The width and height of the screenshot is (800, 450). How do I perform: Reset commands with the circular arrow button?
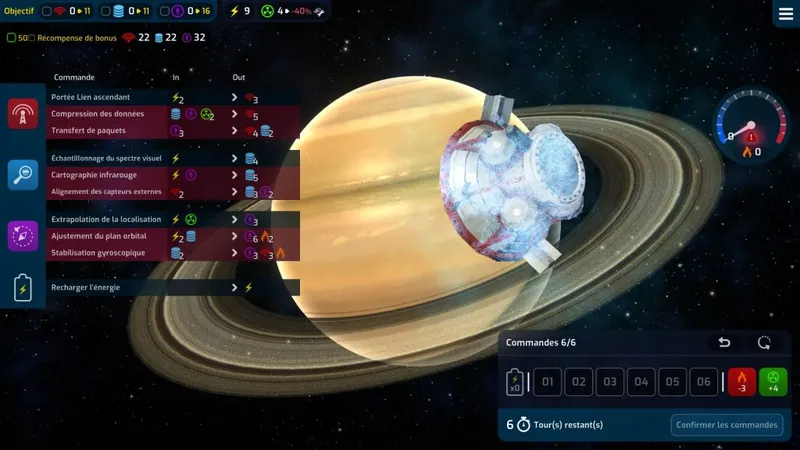(765, 343)
